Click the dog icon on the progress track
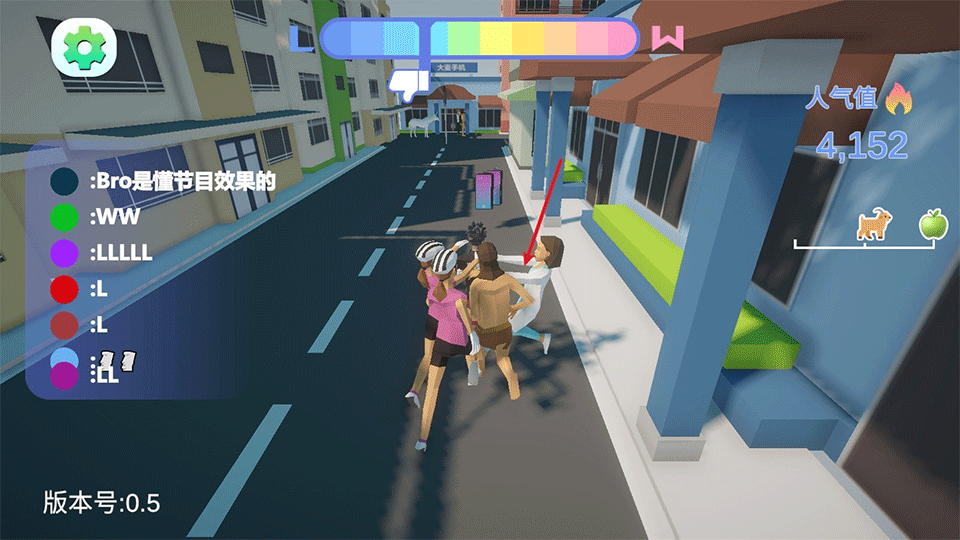Viewport: 960px width, 540px height. click(873, 226)
